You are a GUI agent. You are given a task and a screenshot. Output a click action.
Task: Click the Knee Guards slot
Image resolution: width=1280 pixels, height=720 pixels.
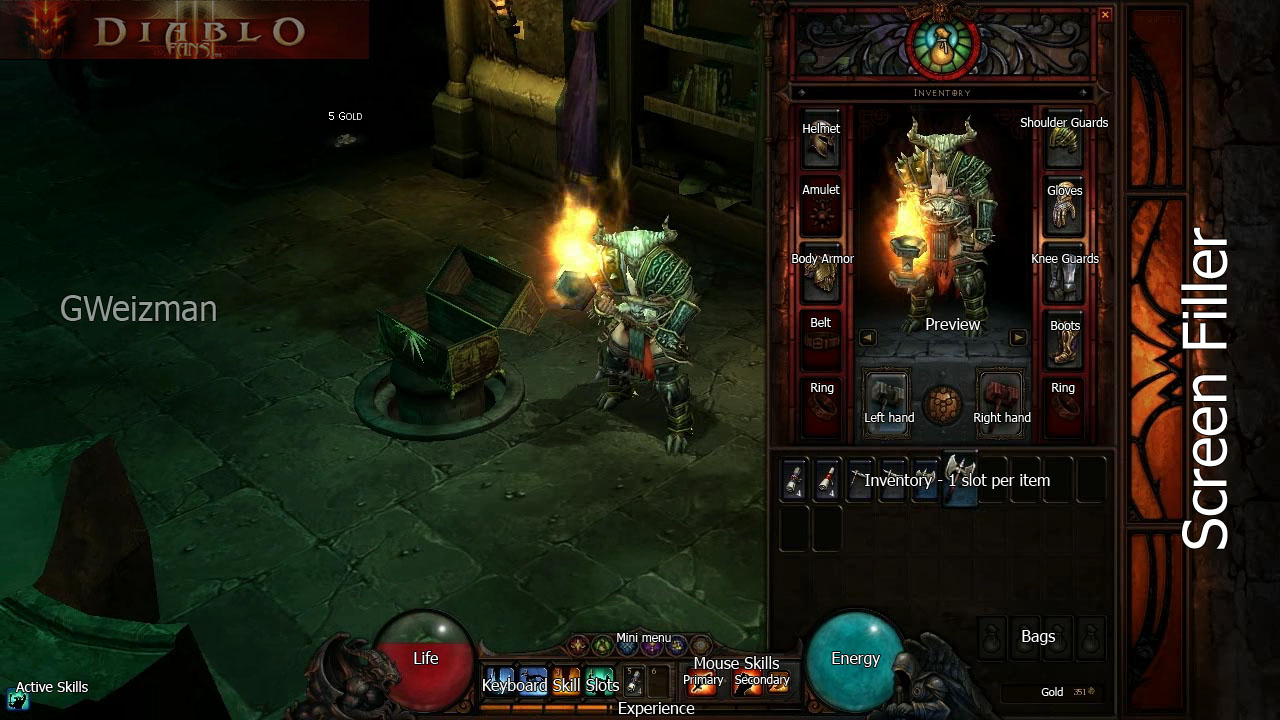[x=1064, y=280]
